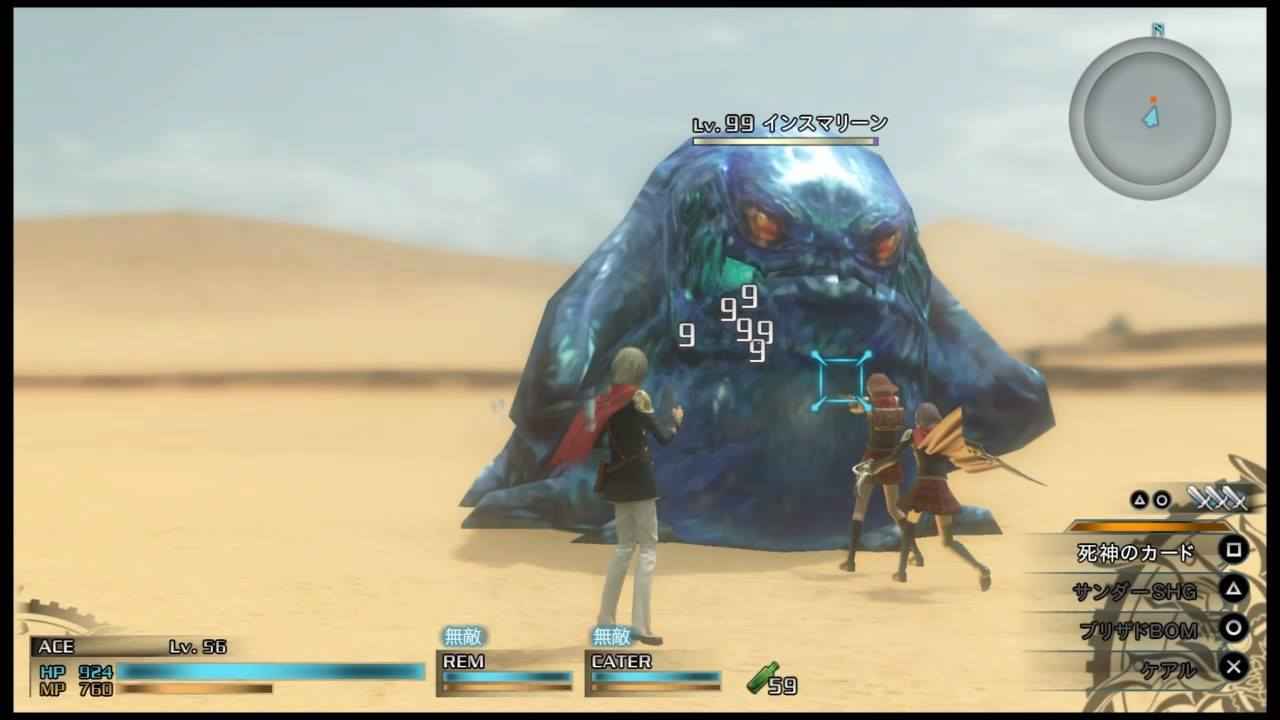Choose the ブリザドBOM spell command

pos(1137,630)
